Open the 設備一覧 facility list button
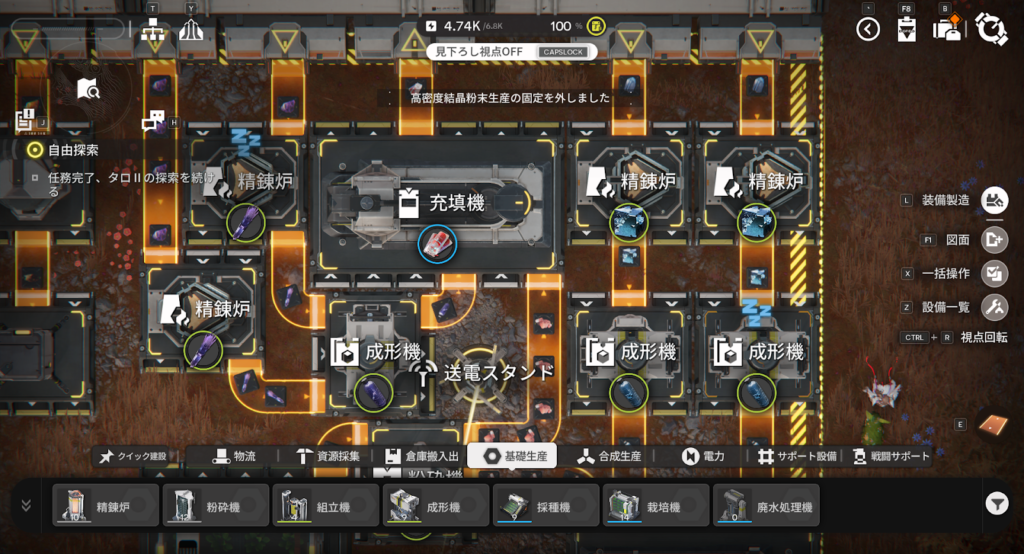This screenshot has width=1024, height=554. (994, 306)
